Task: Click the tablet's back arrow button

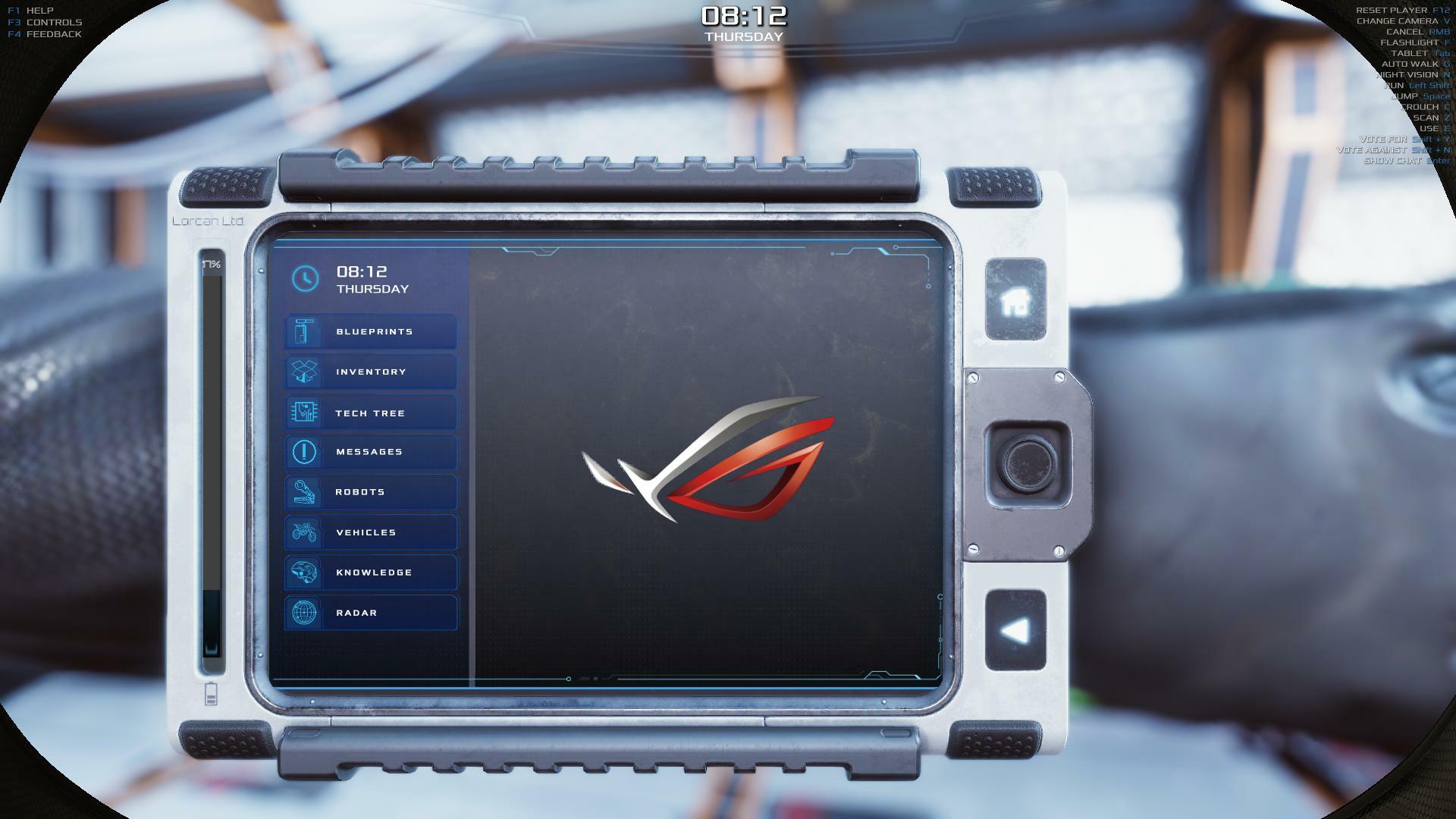Action: 1015,631
